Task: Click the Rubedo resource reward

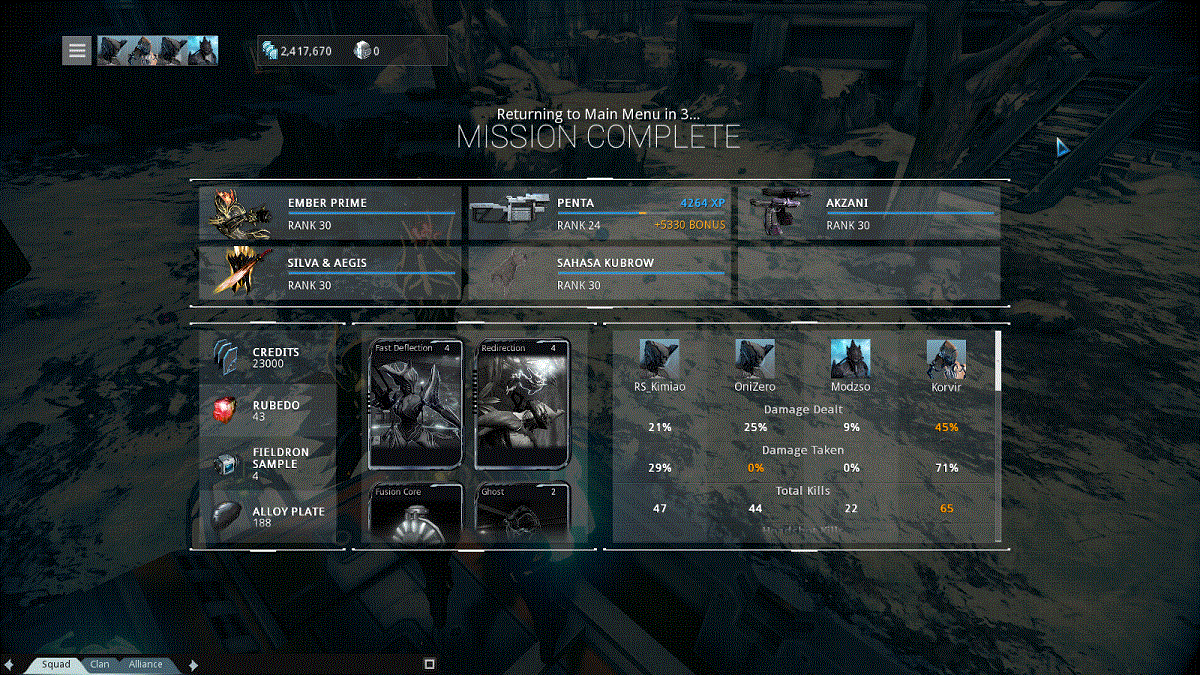Action: [x=268, y=410]
